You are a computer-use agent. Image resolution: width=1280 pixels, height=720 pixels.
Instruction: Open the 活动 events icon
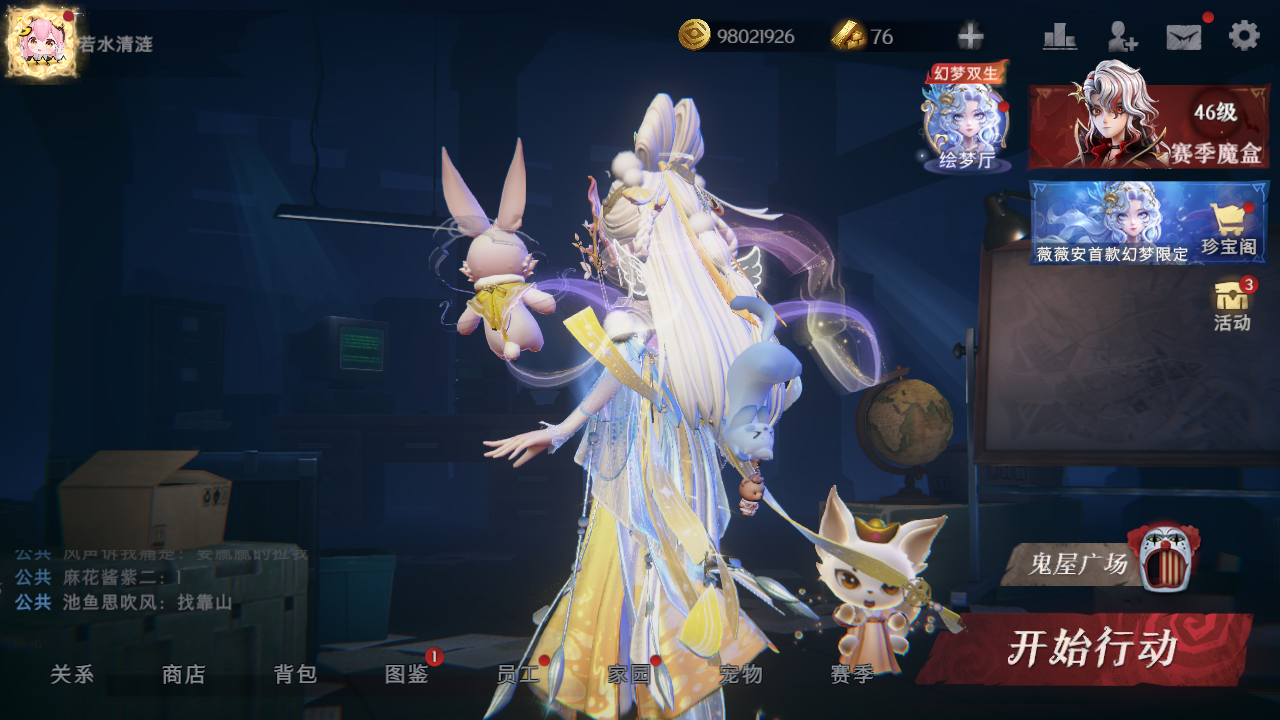1232,305
